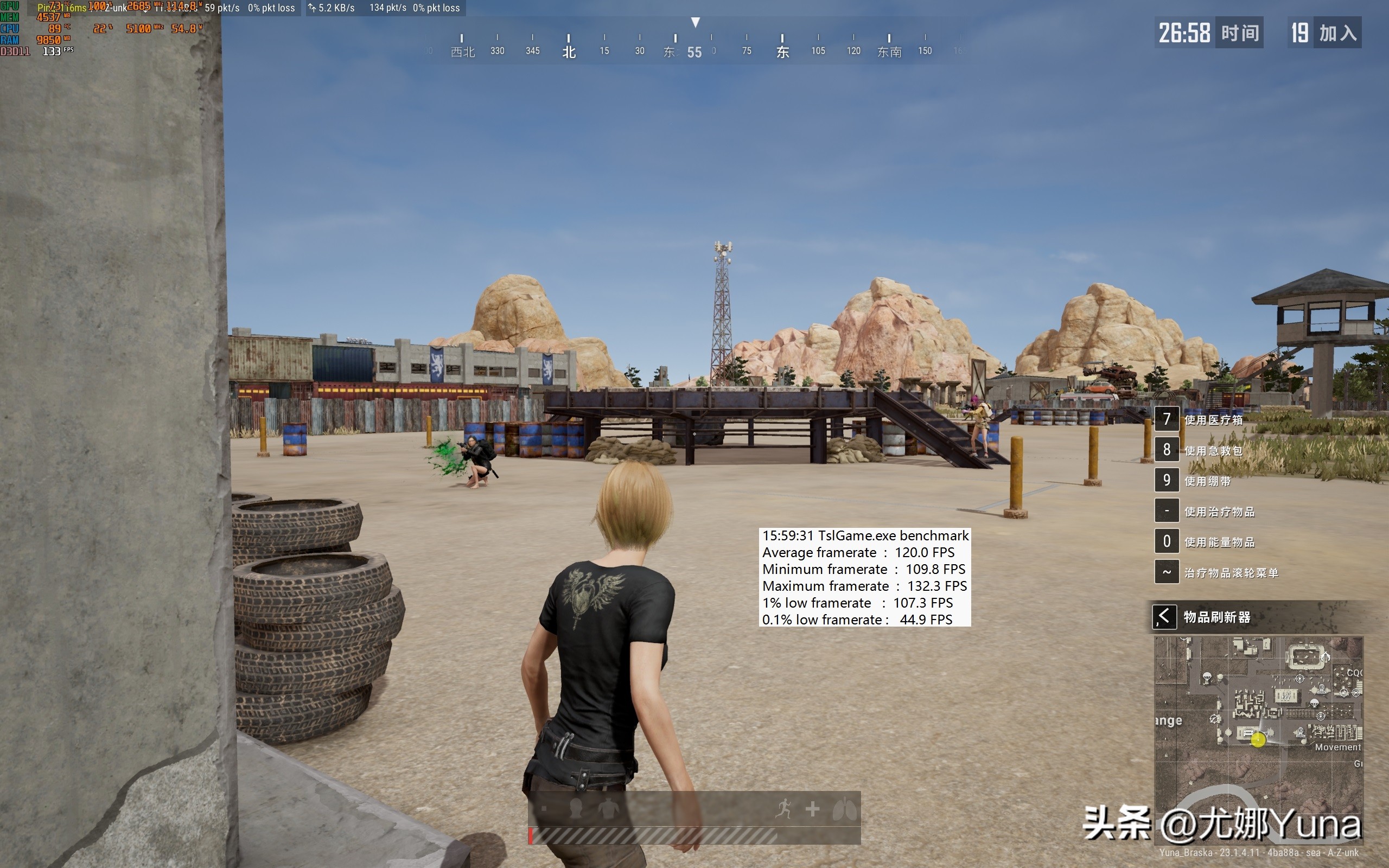Image resolution: width=1389 pixels, height=868 pixels.
Task: Click the yellow player marker on the minimap
Action: click(1258, 740)
